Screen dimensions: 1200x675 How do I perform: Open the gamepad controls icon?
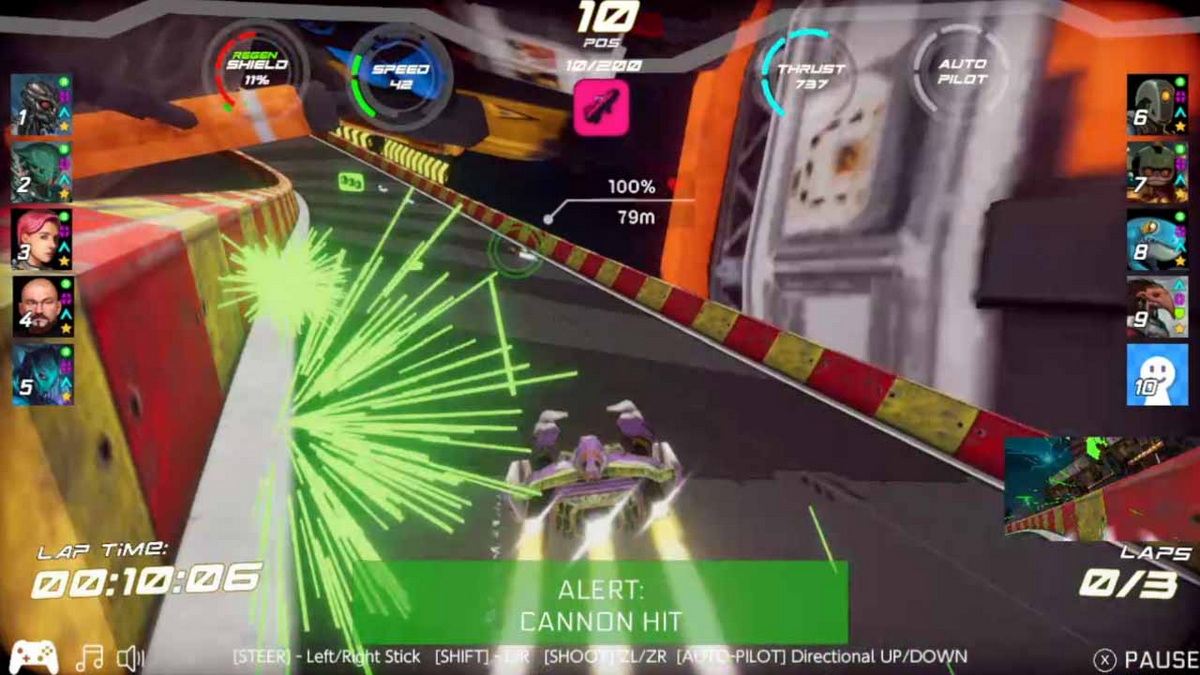tap(33, 658)
